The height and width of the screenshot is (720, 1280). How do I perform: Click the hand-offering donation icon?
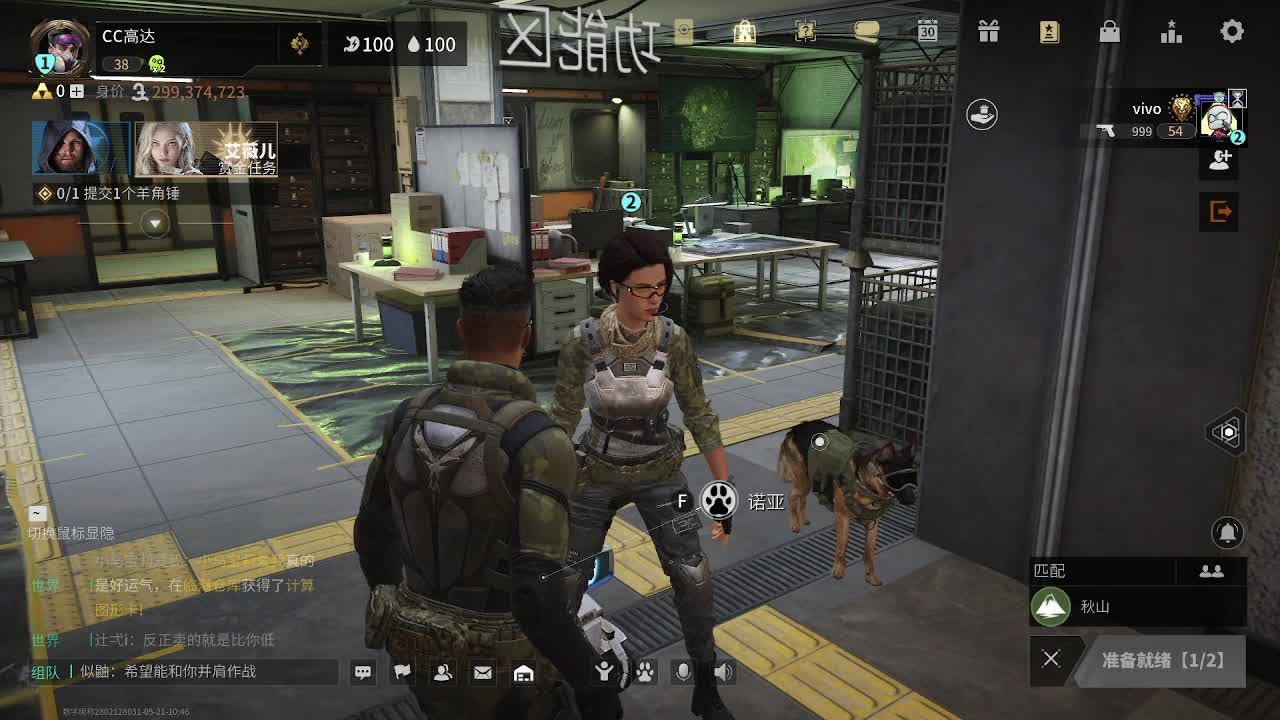[981, 114]
